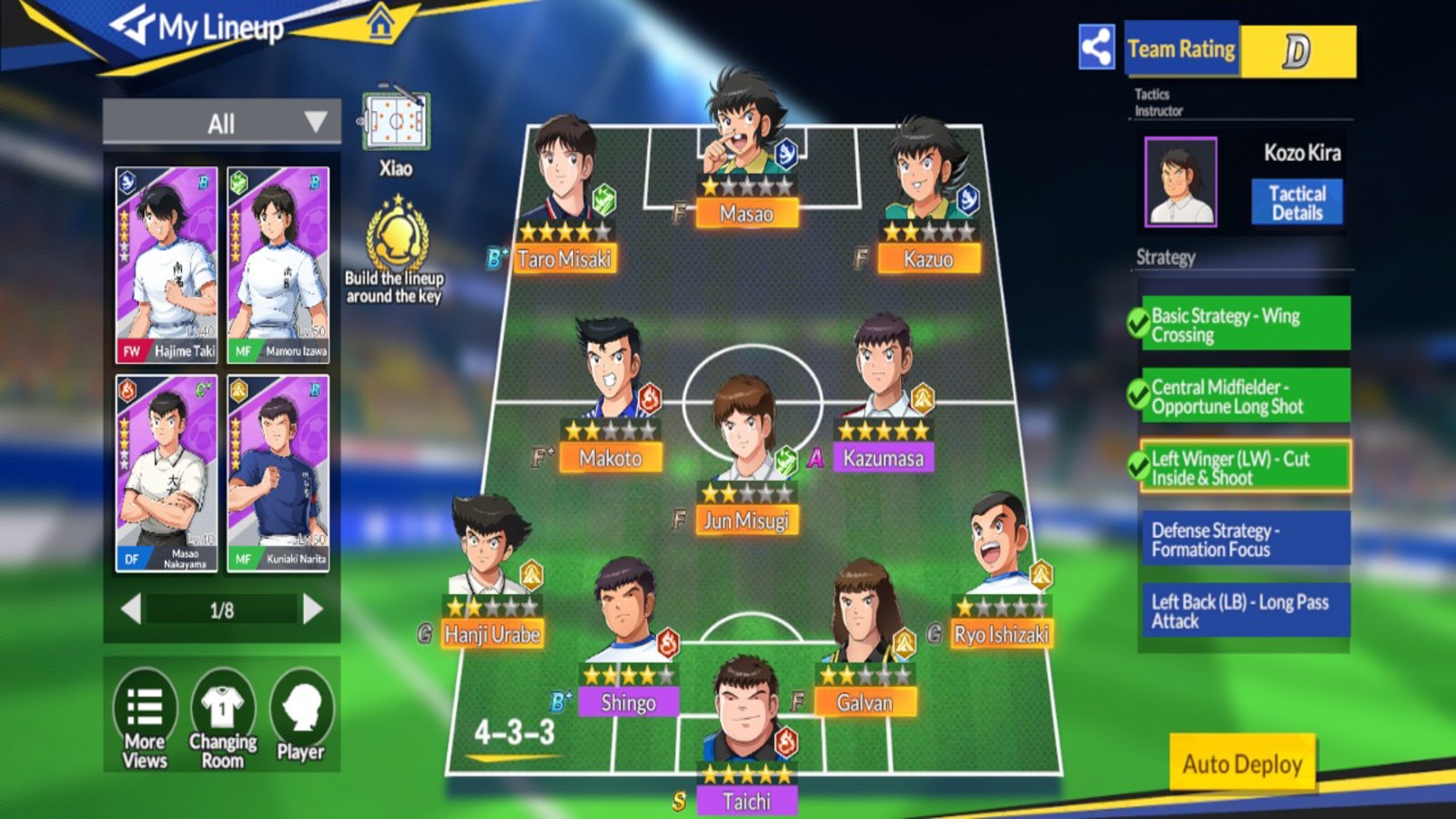Enable Defense Strategy - Formation Focus
1456x819 pixels.
click(1243, 539)
